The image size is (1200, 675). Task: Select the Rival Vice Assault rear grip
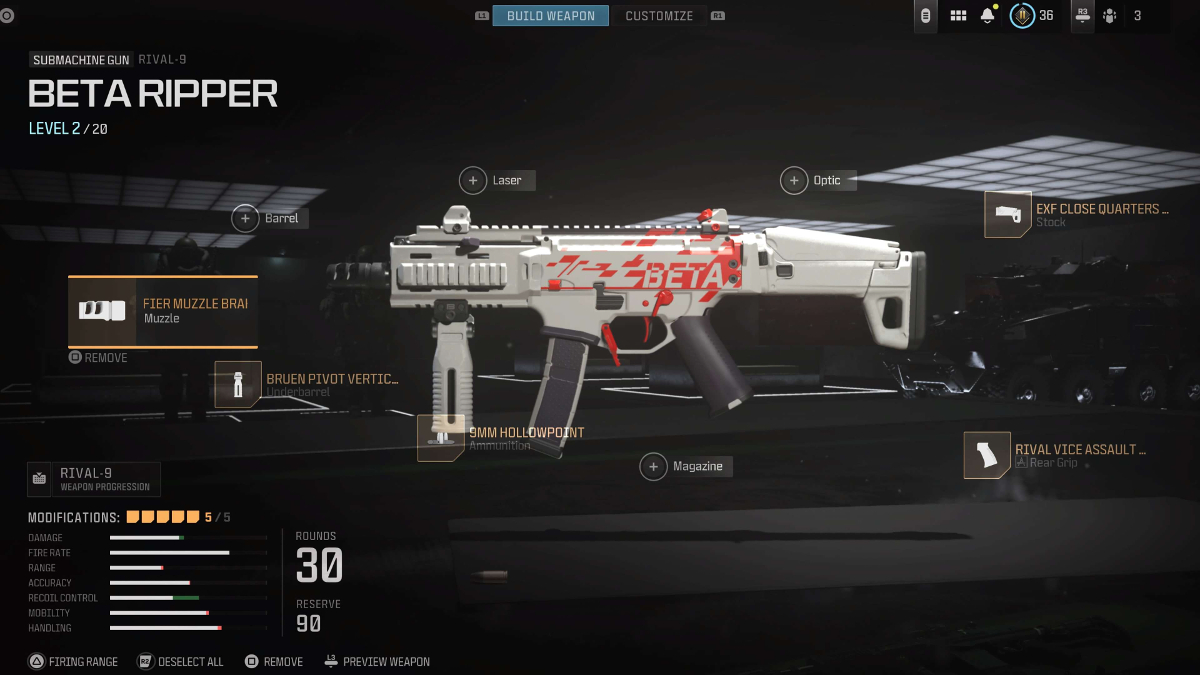pyautogui.click(x=987, y=455)
